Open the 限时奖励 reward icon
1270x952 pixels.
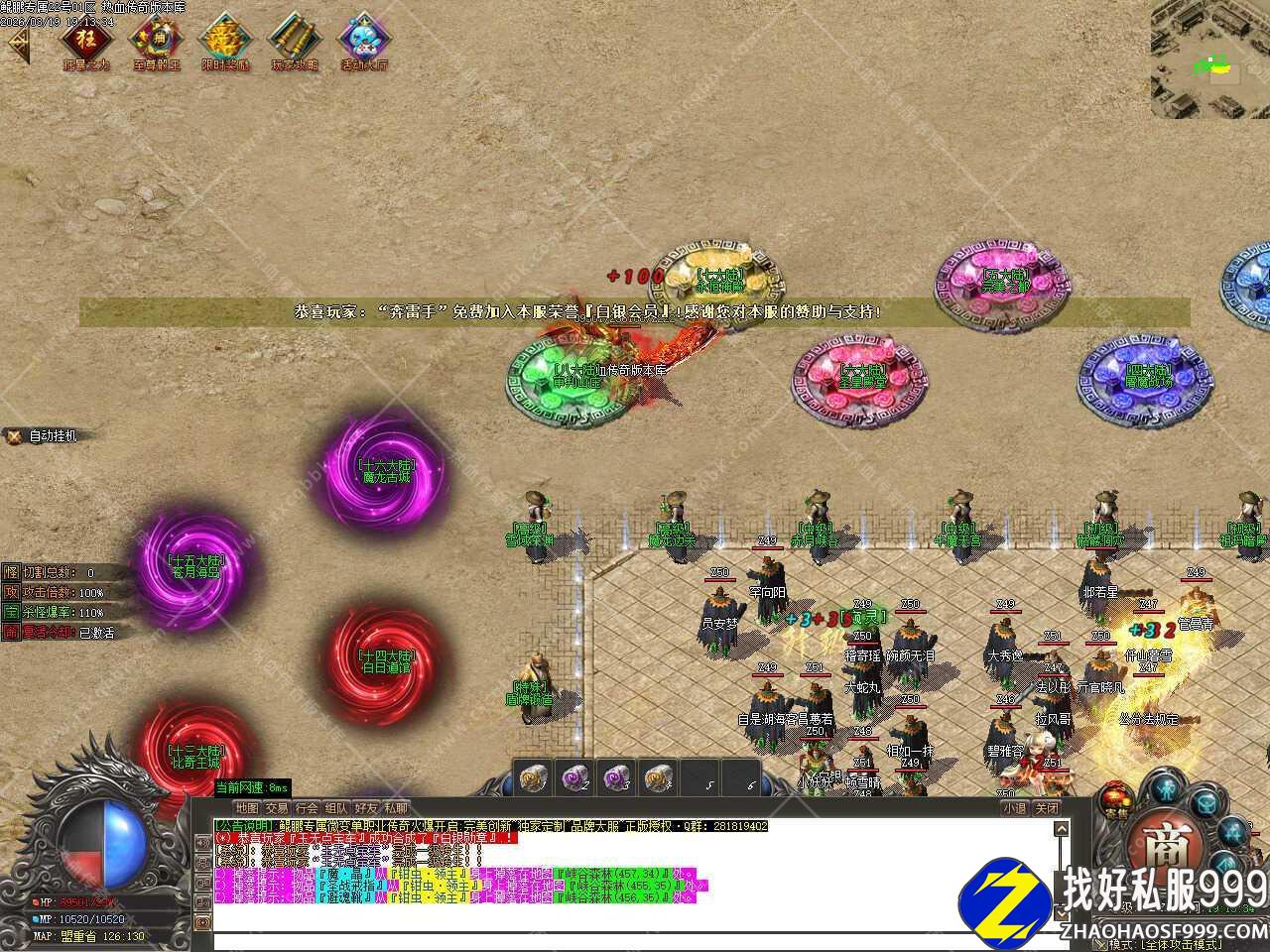click(x=225, y=42)
